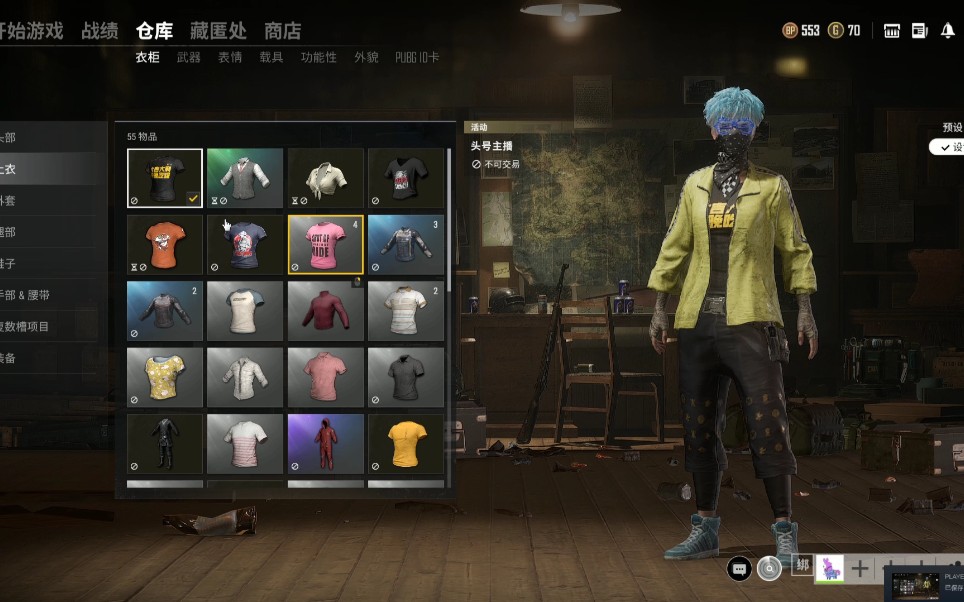Viewport: 964px width, 602px height.
Task: Show the 载具 (vehicles) tab
Action: click(271, 58)
